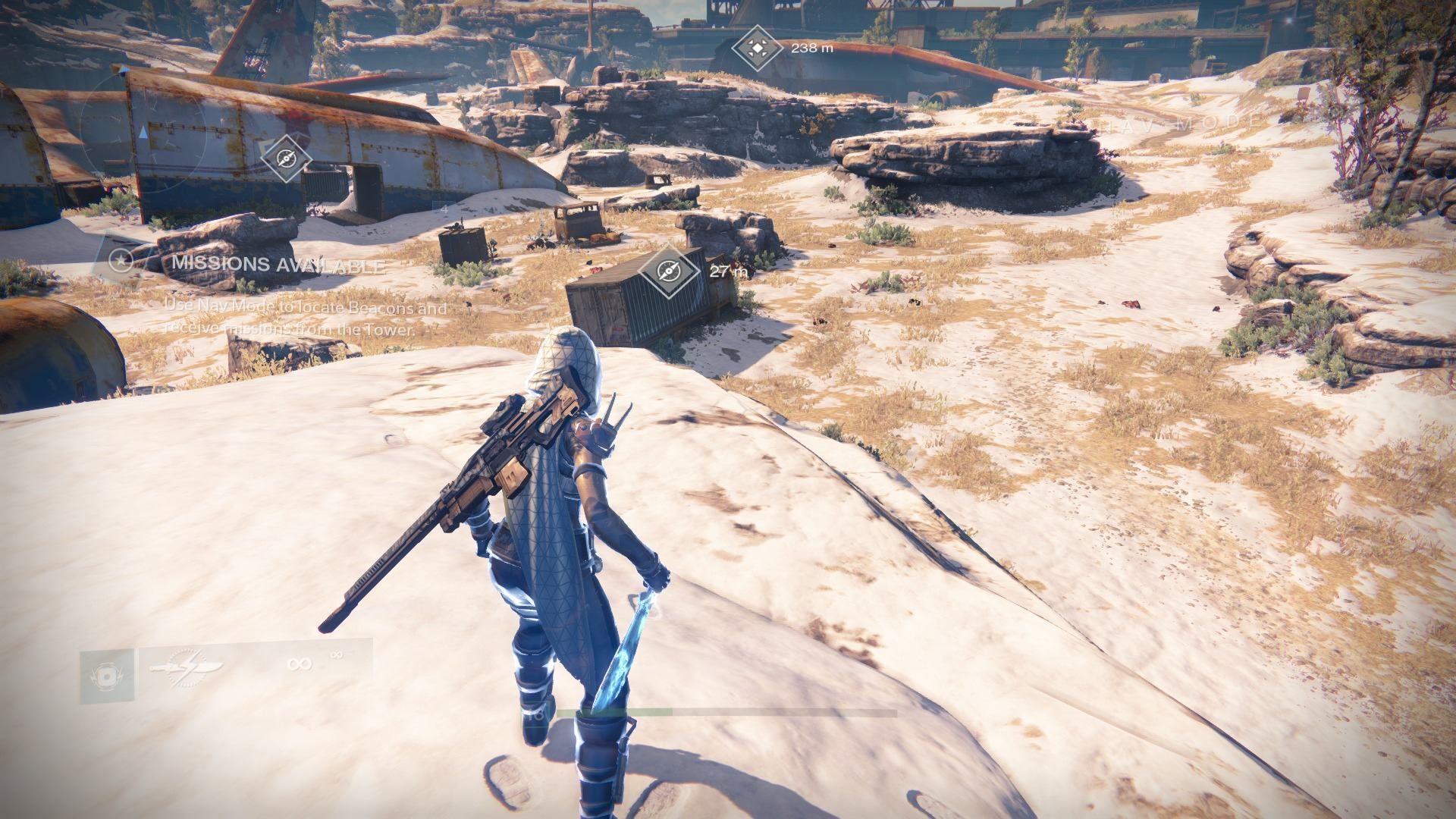This screenshot has height=819, width=1456.
Task: Click the diamond waypoint marker at 238 m
Action: coord(756,49)
